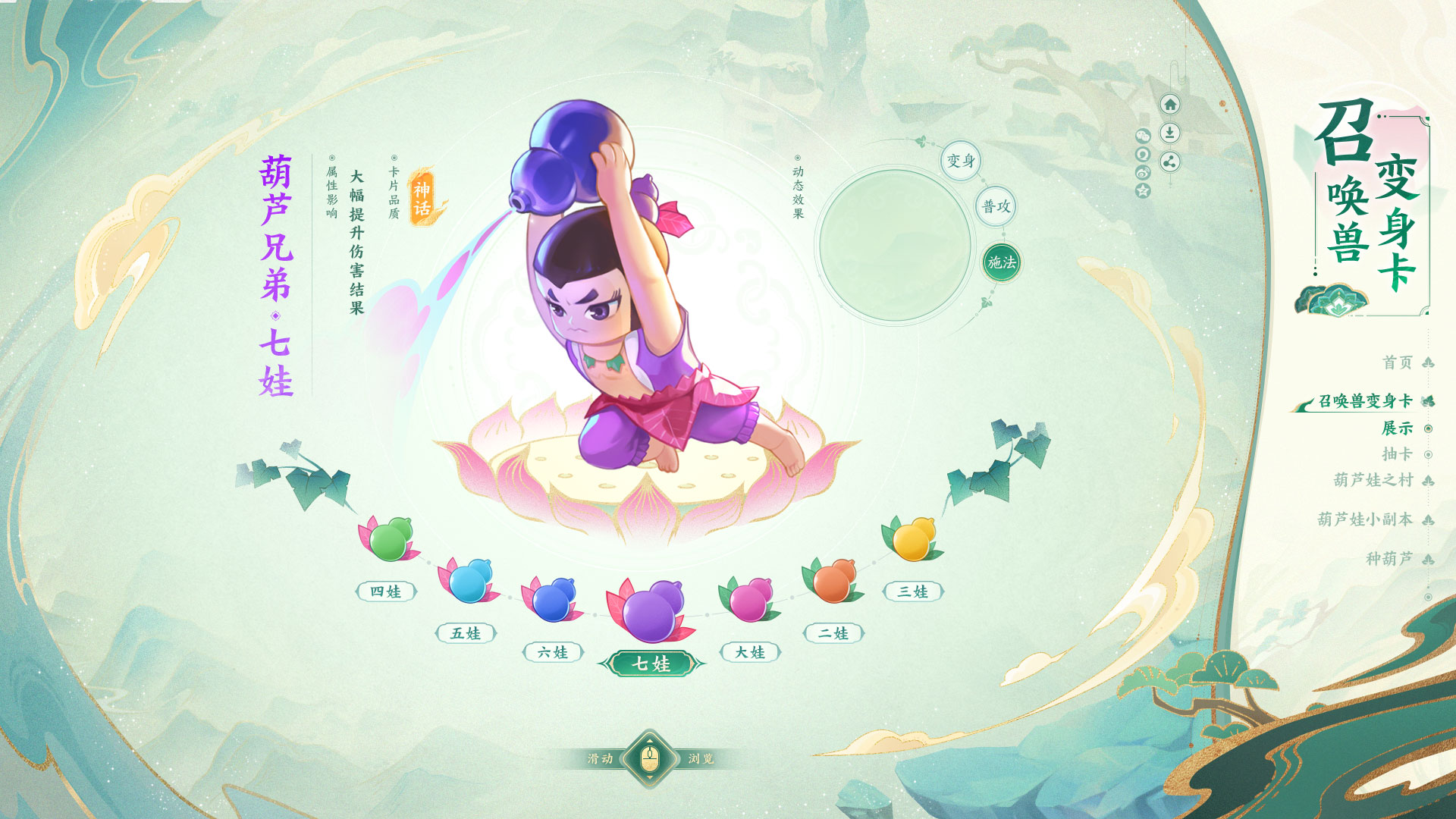Choose the 四娃 green gourd
Screen dimensions: 1456x819
tap(388, 539)
